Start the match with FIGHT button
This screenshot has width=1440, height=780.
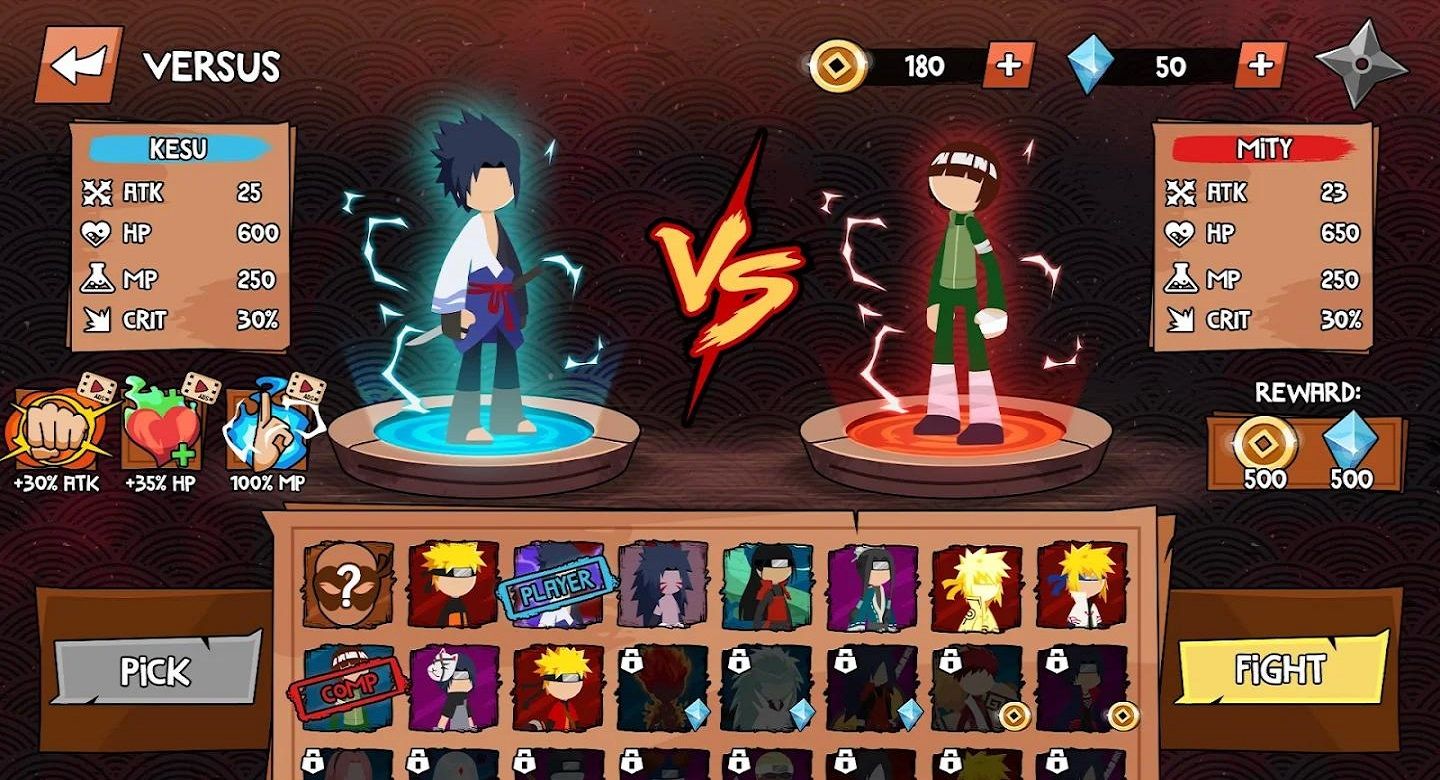coord(1281,668)
